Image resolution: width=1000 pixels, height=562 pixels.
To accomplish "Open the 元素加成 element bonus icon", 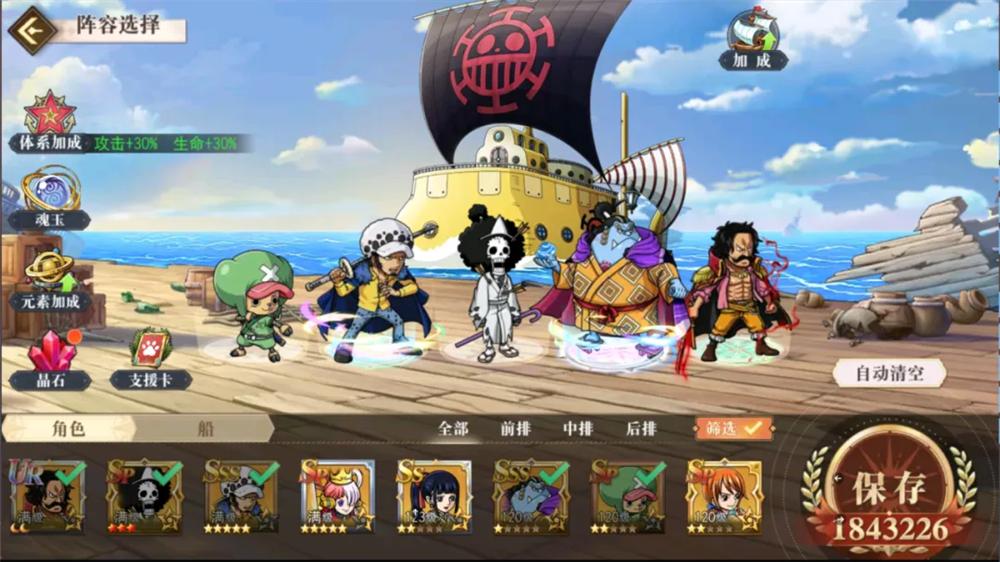I will pyautogui.click(x=50, y=277).
